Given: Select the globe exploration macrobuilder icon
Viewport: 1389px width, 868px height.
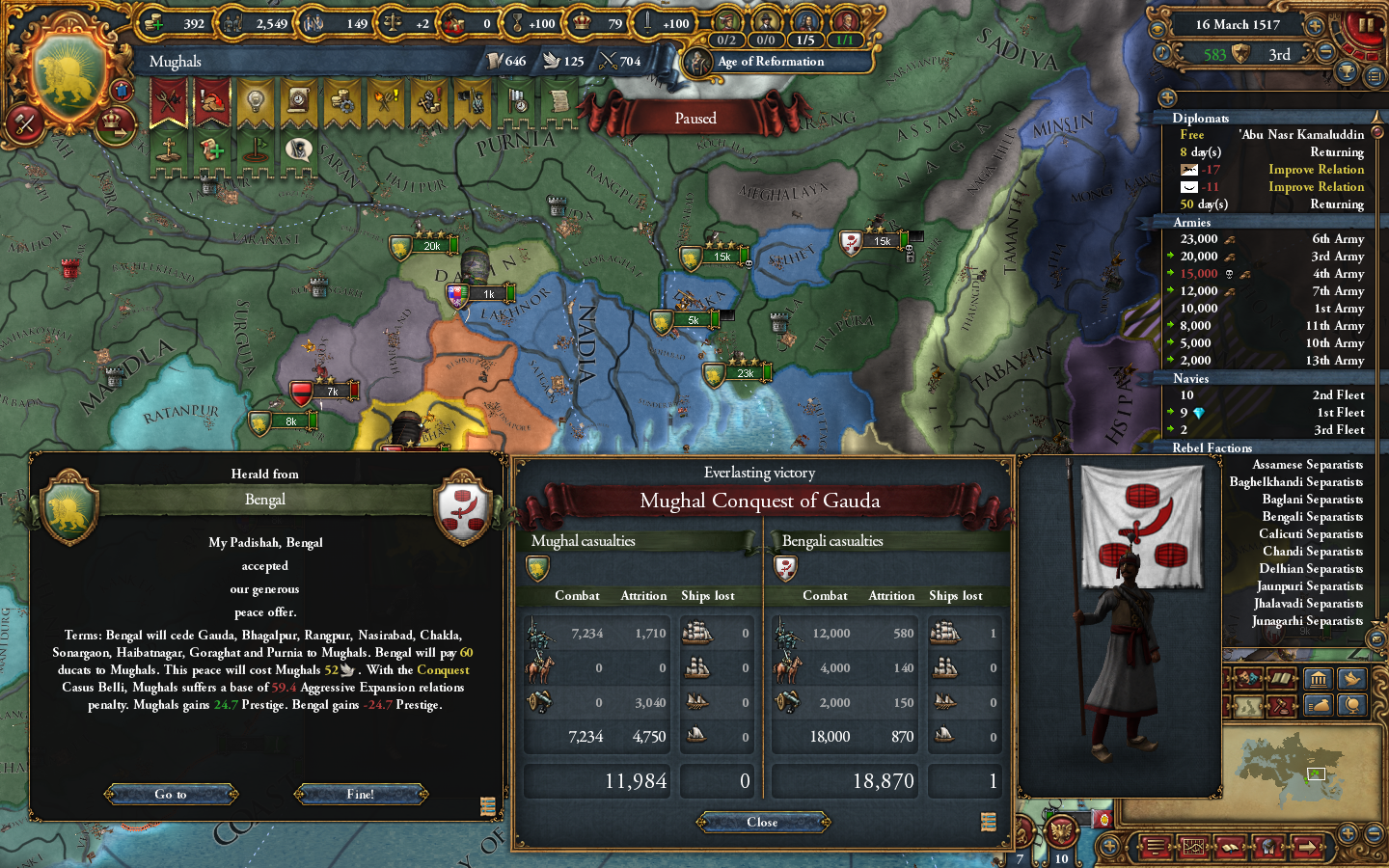Looking at the screenshot, I should click(x=1352, y=705).
